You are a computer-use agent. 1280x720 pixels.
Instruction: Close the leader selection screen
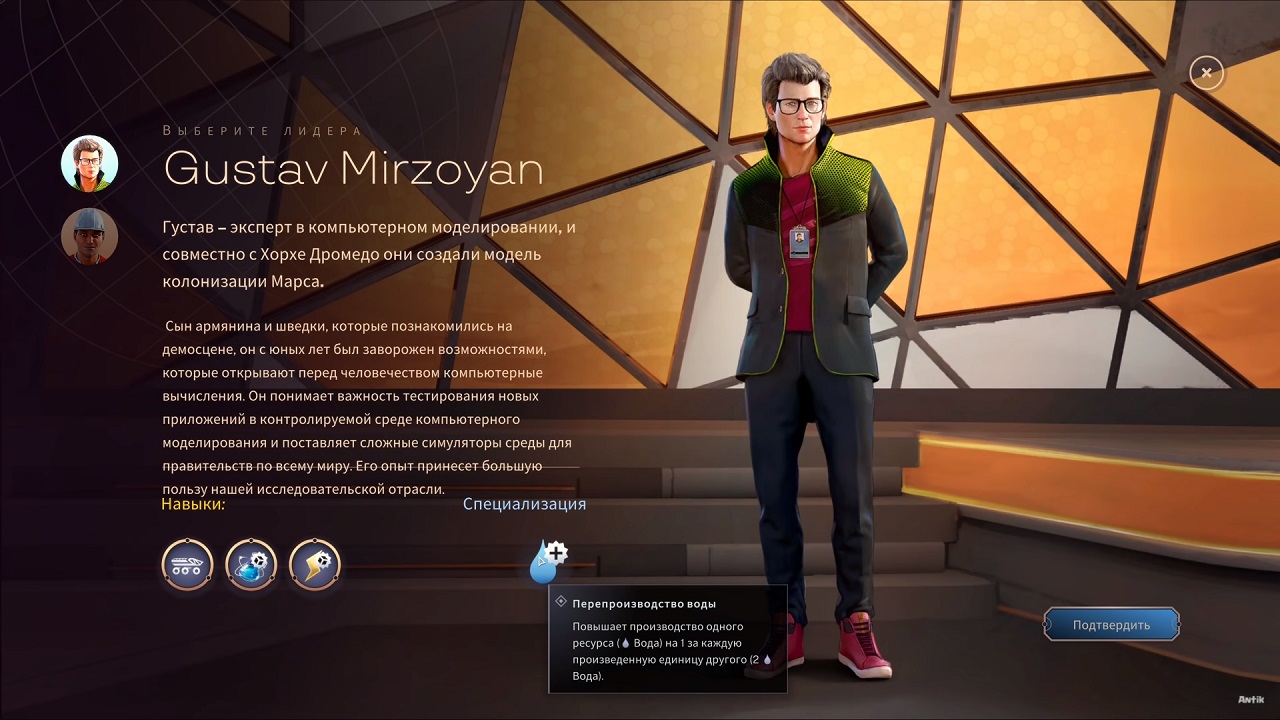pyautogui.click(x=1207, y=73)
